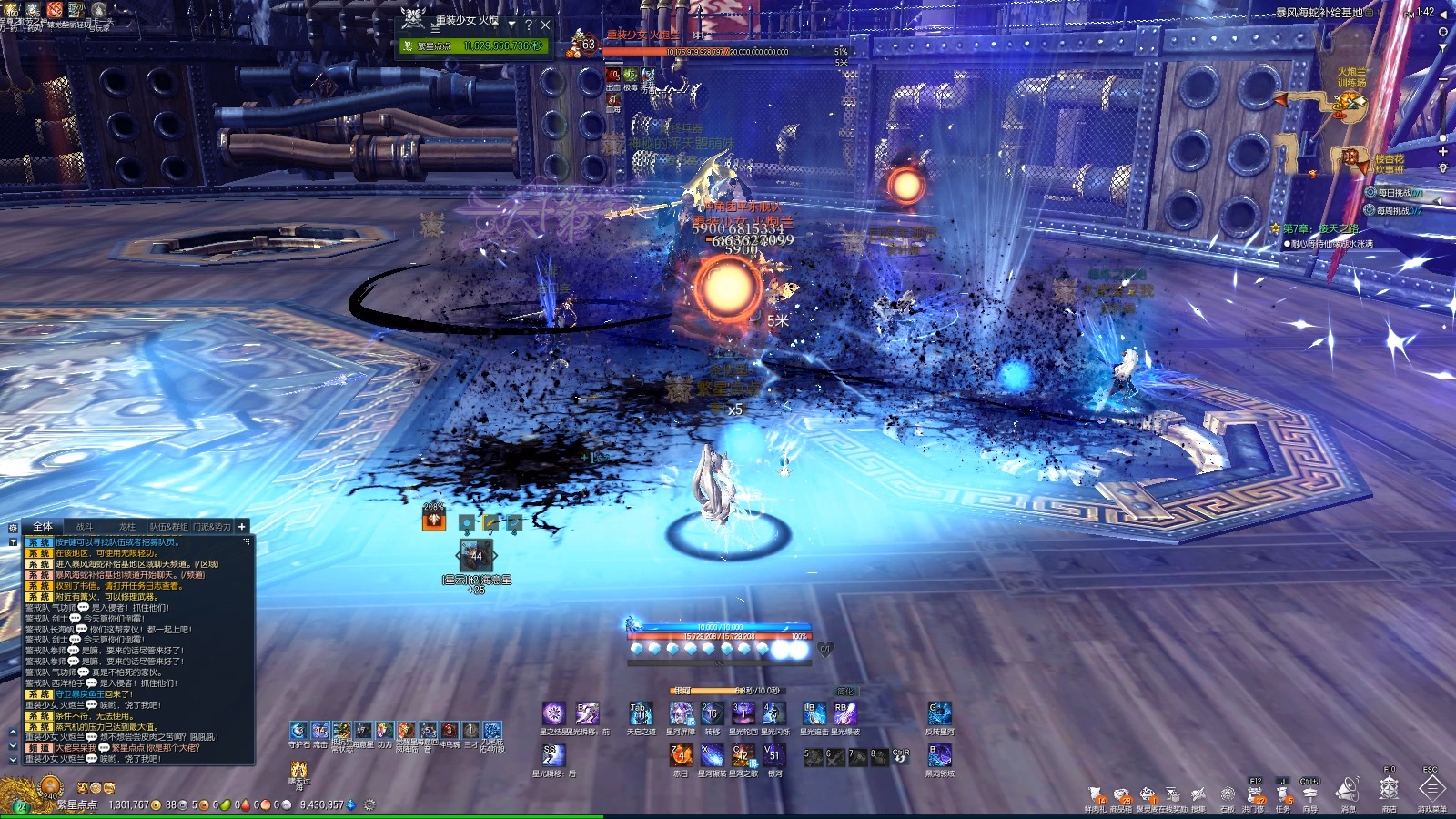Screen dimensions: 1456x819
Task: Select the 队伍&群组 chat tab
Action: click(168, 526)
